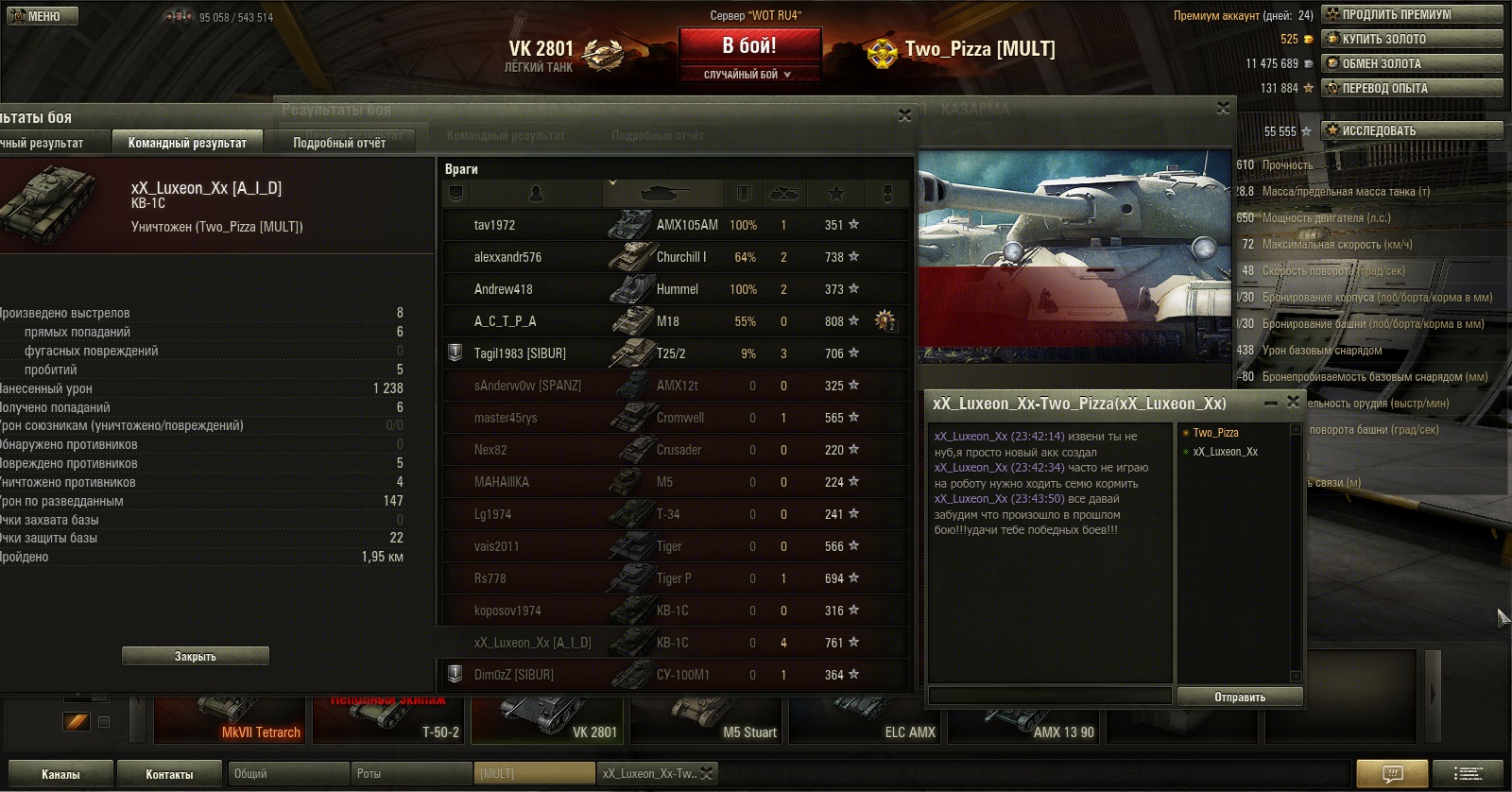
Task: Send the chat message with Отправить
Action: [1240, 697]
